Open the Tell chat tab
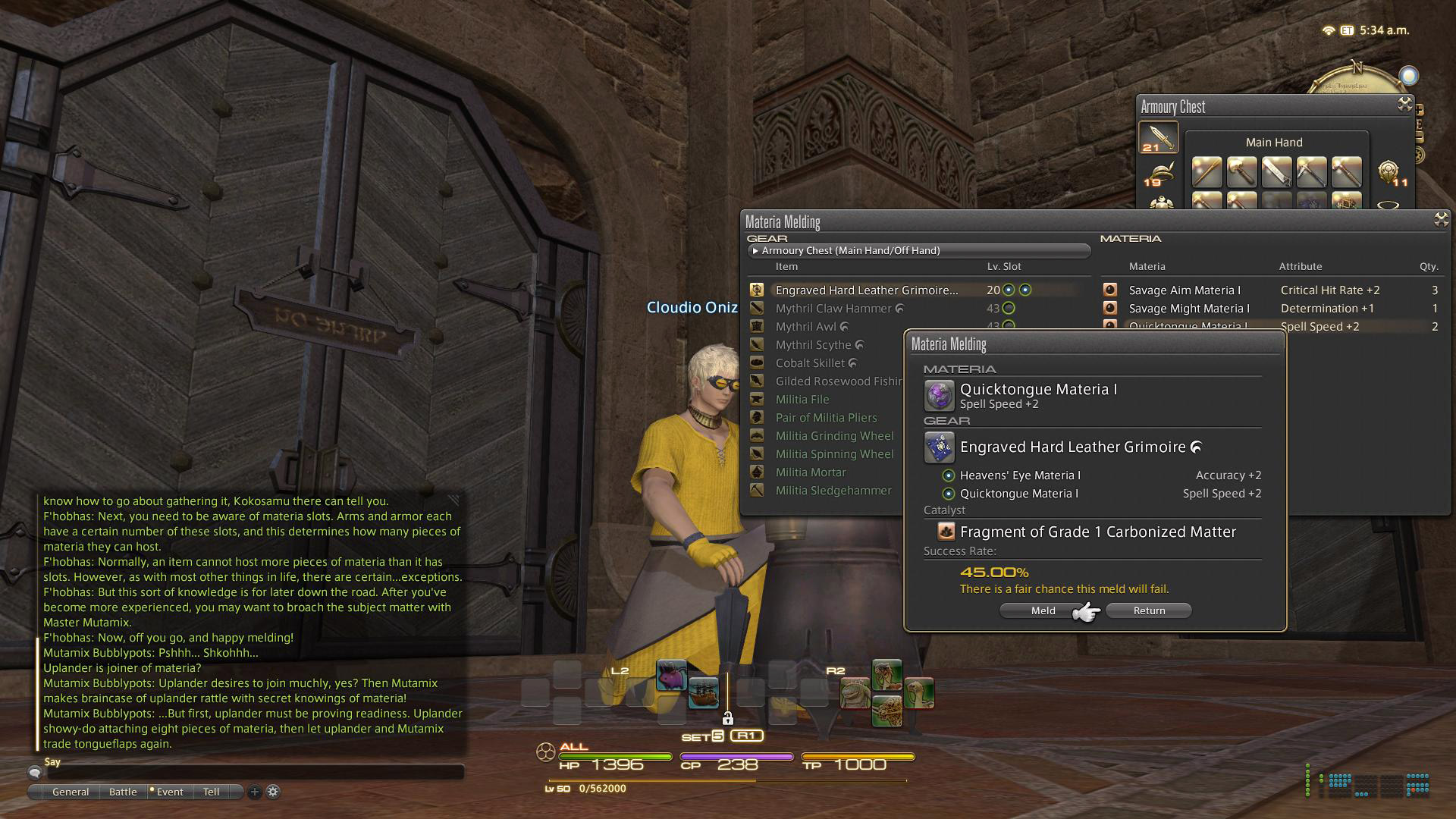The image size is (1456, 819). (x=211, y=792)
